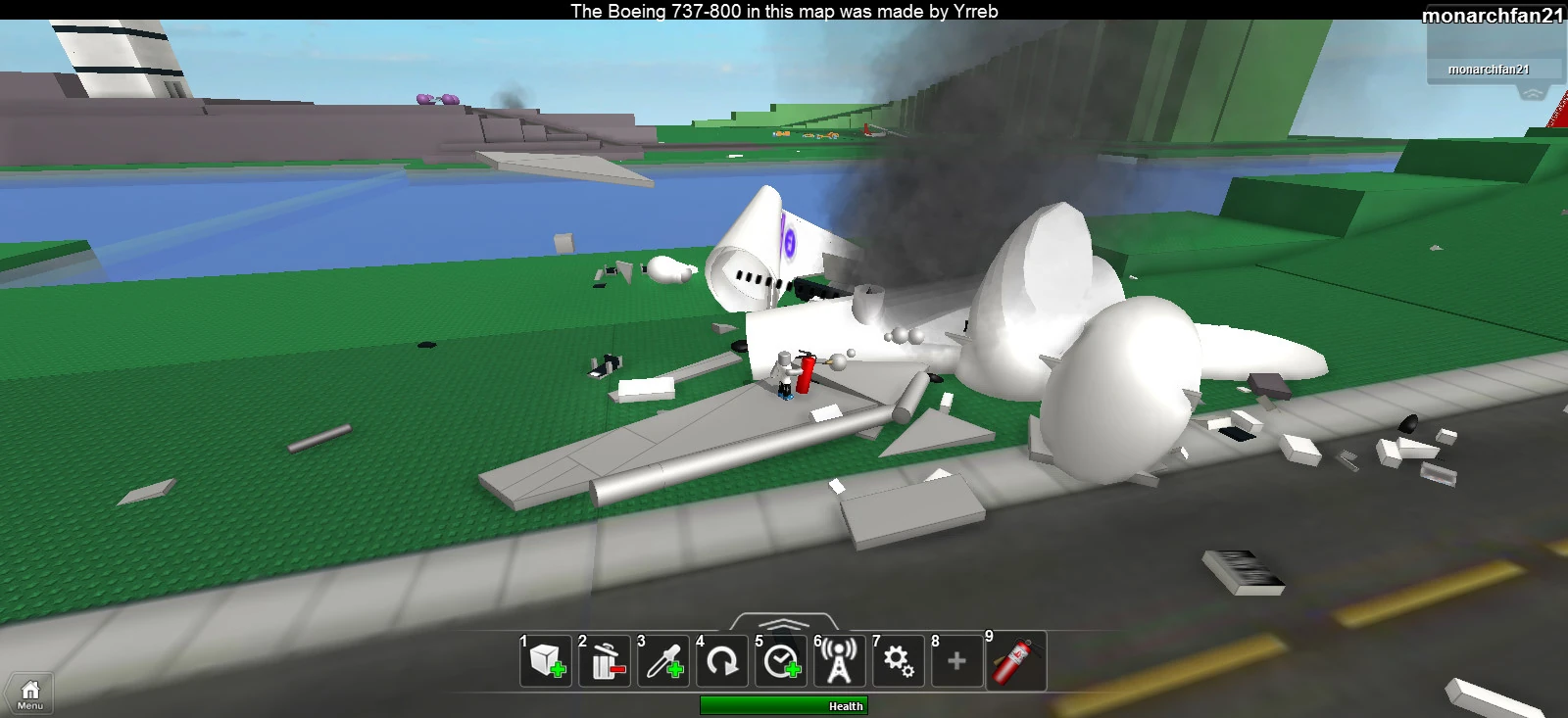Equip the antenna broadcast tool in slot 6
Image resolution: width=1568 pixels, height=718 pixels.
[x=839, y=662]
